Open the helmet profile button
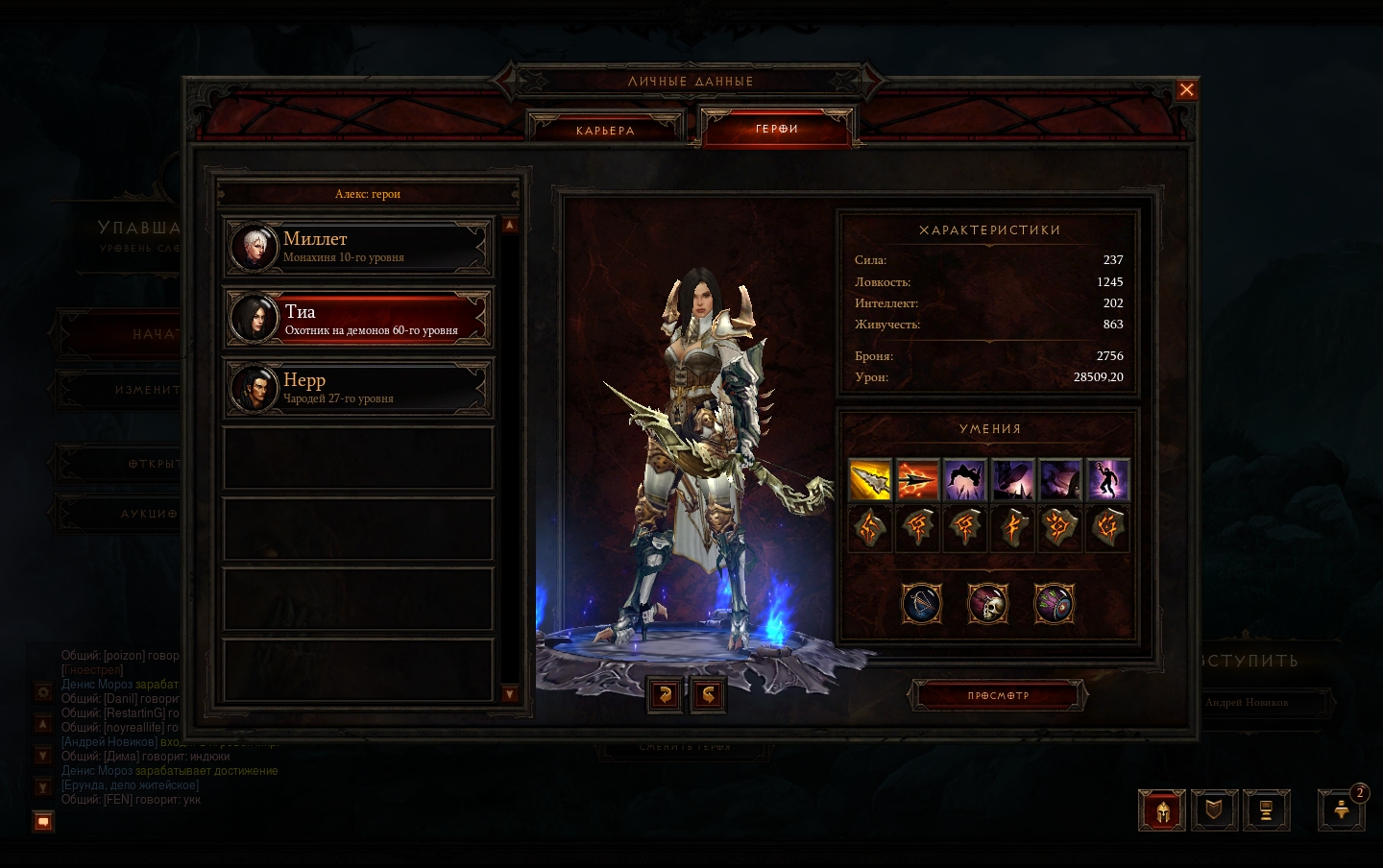 coord(1161,810)
